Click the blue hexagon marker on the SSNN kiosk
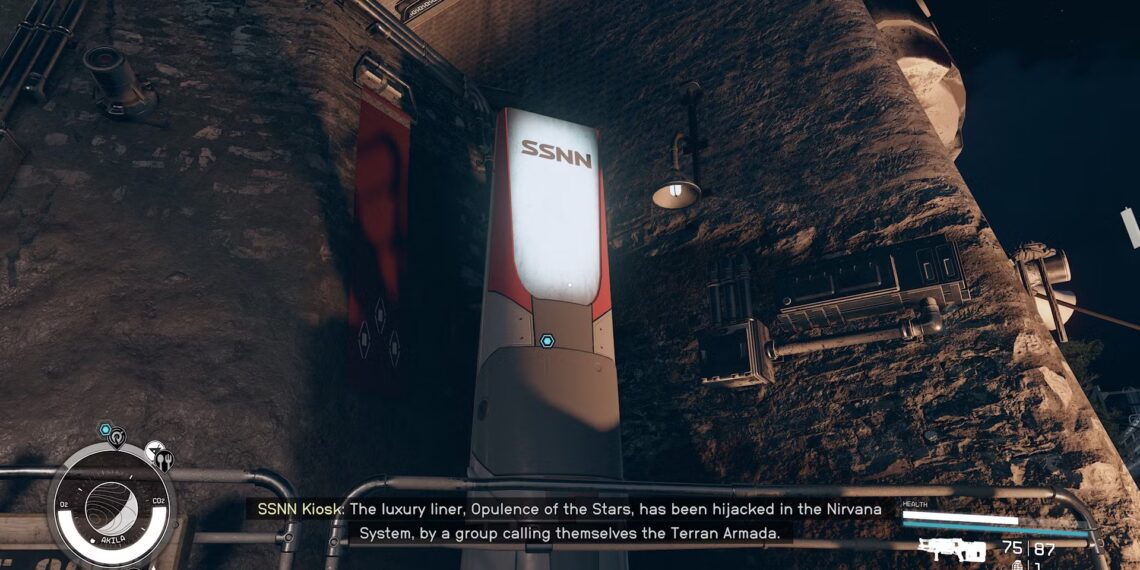Screen dimensions: 1140x570 click(x=547, y=341)
